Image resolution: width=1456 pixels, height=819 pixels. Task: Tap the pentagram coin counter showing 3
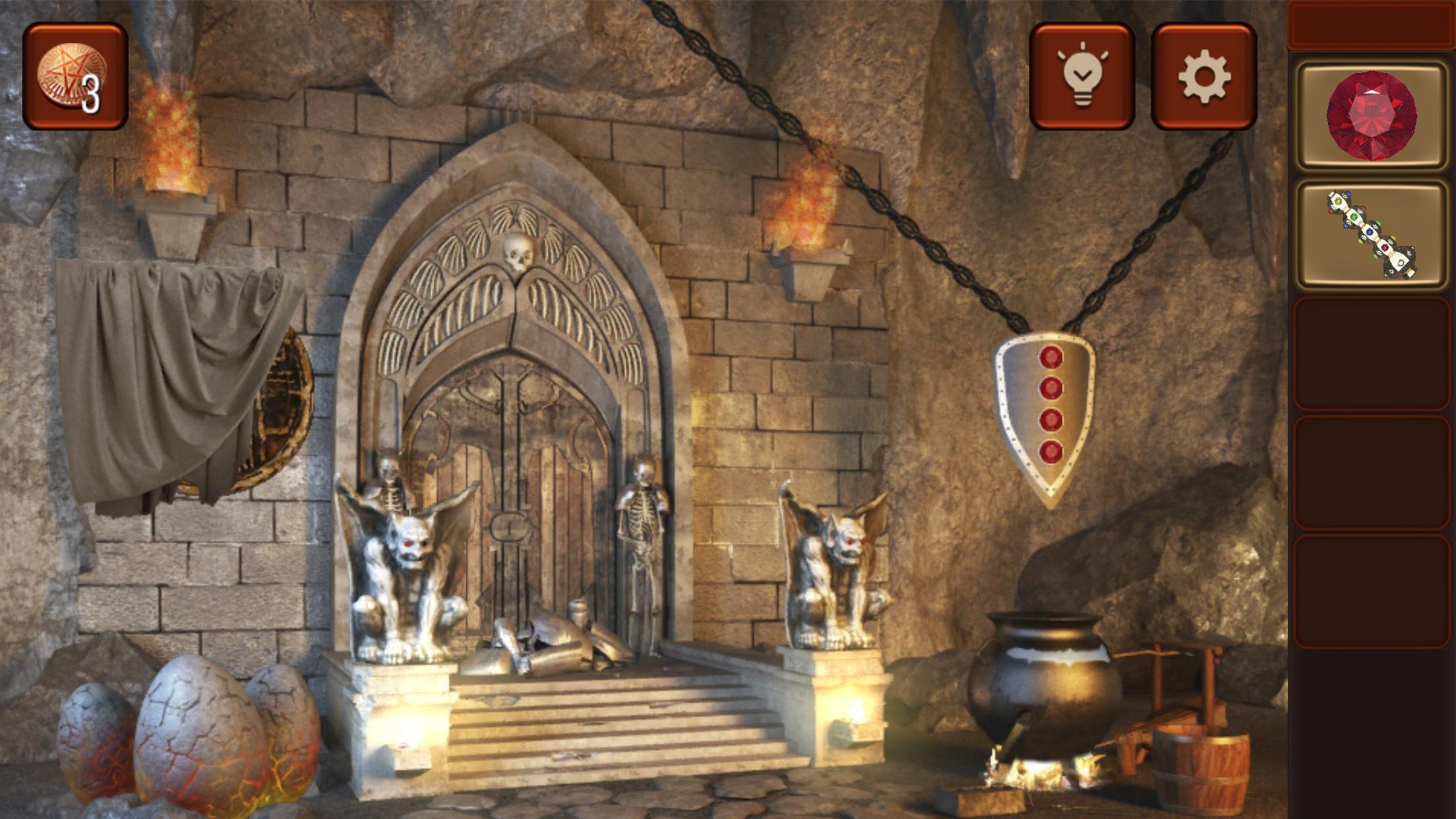coord(76,73)
